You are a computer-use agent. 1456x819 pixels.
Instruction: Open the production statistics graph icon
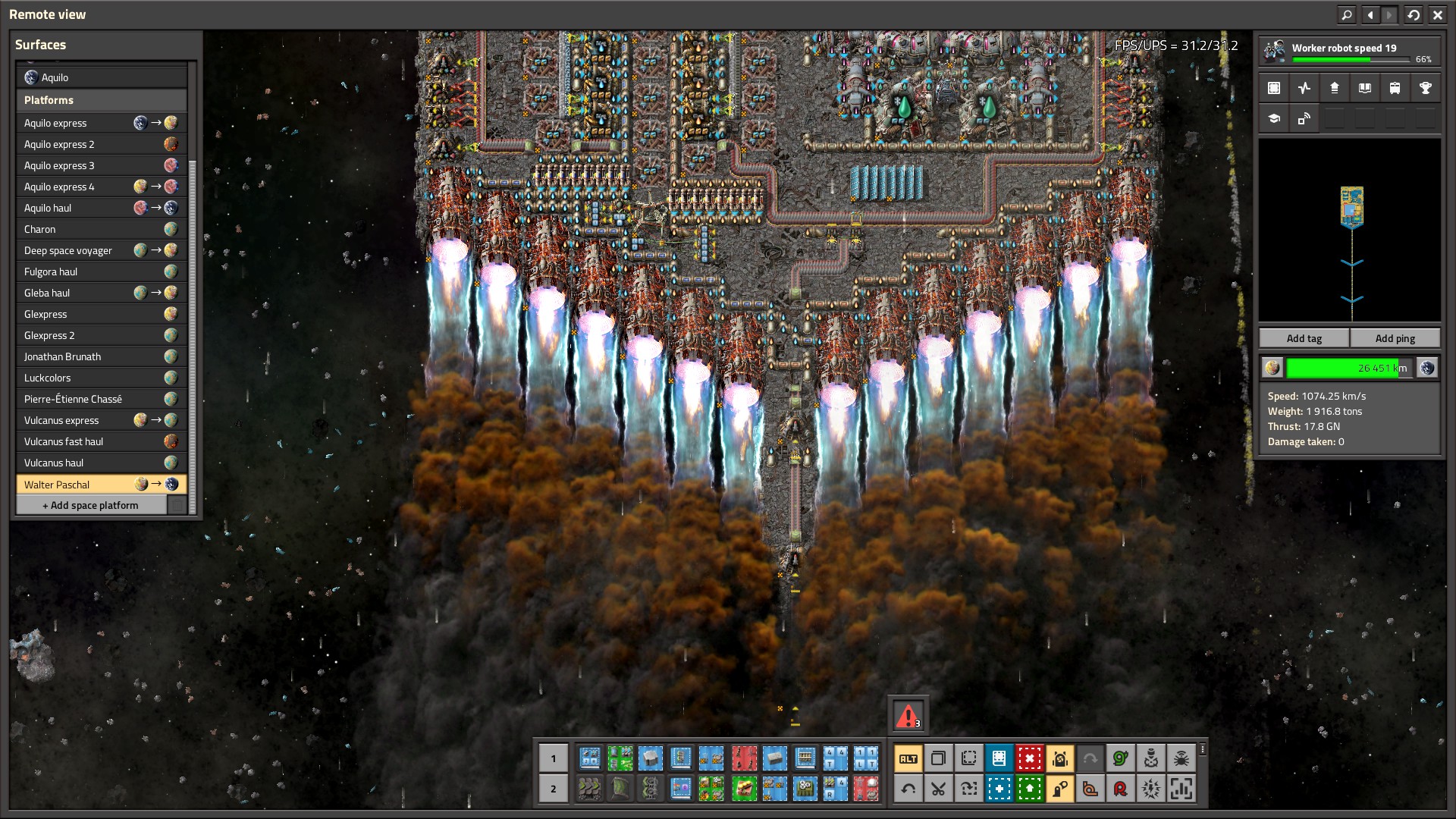tap(1304, 88)
